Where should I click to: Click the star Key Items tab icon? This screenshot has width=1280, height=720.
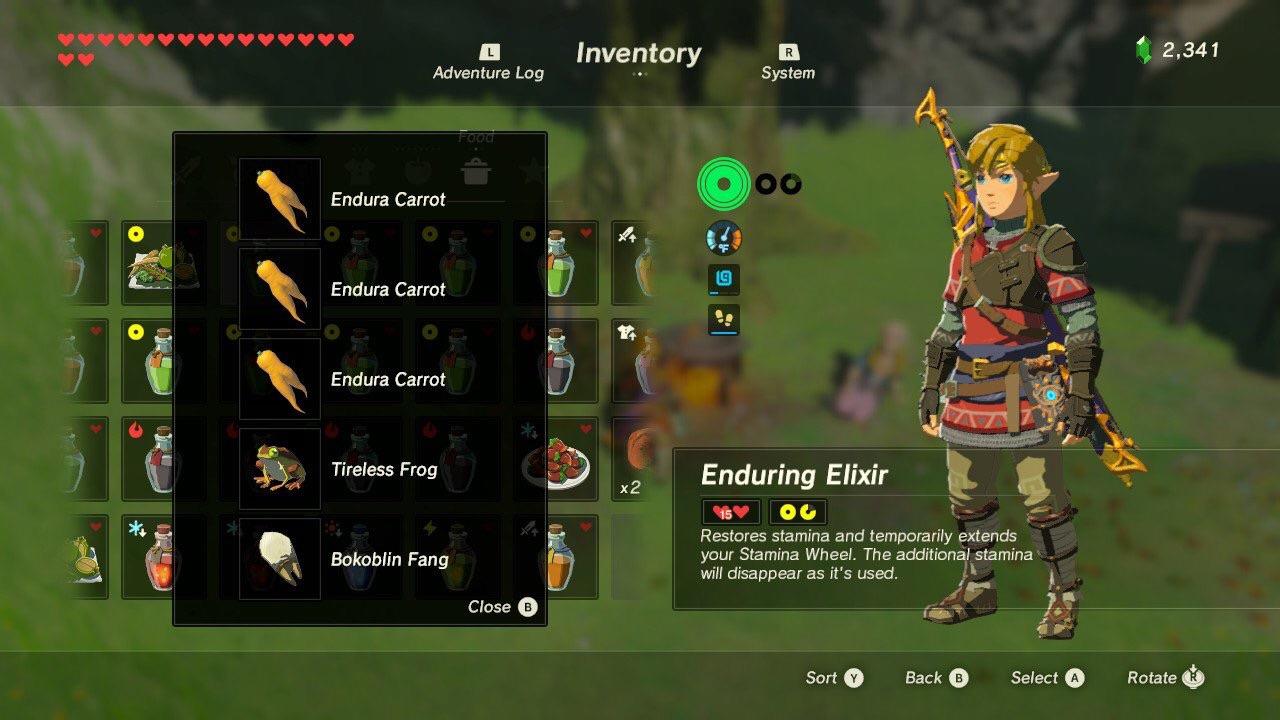click(x=532, y=170)
